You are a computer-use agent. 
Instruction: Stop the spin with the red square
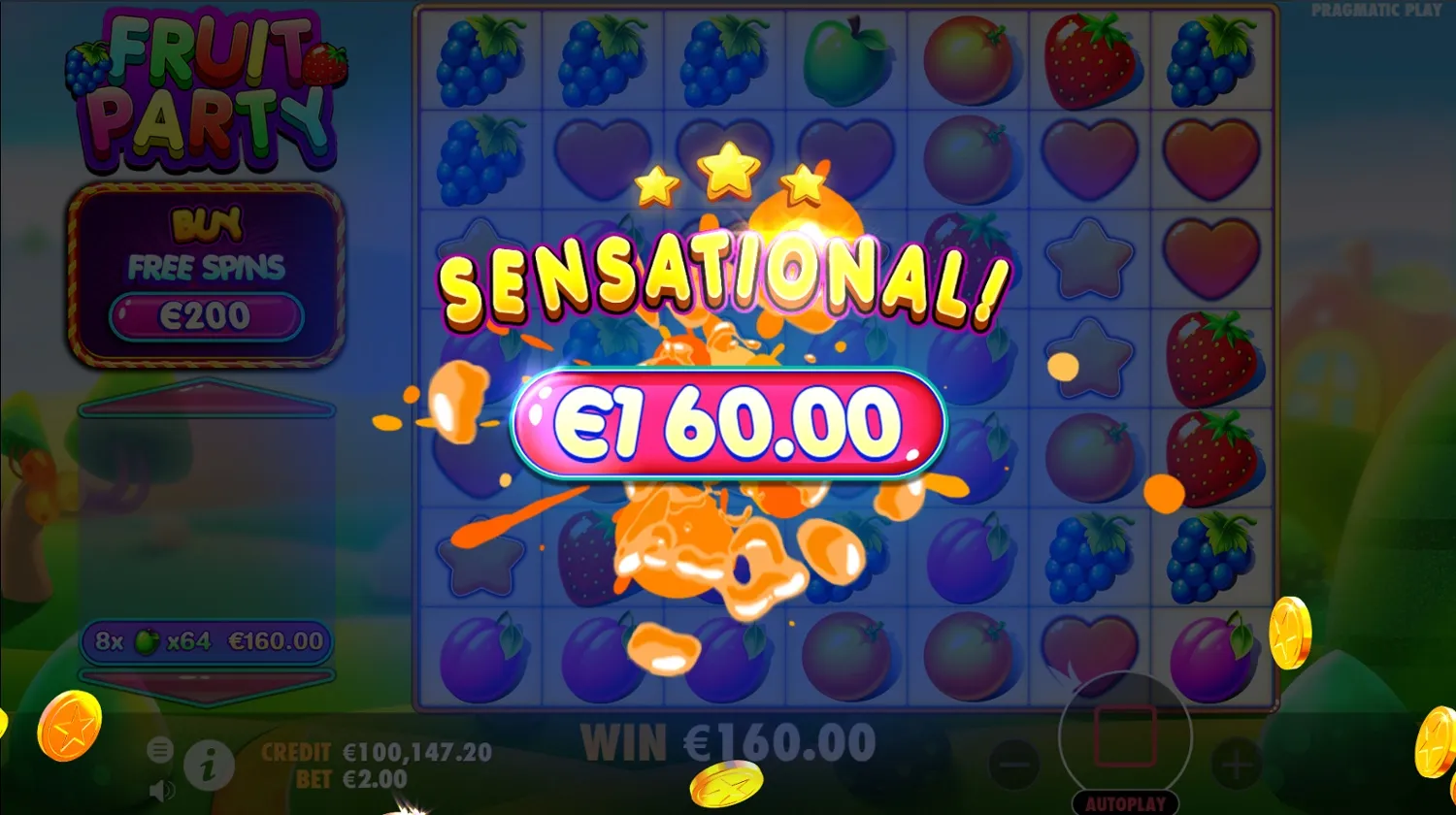(x=1126, y=737)
